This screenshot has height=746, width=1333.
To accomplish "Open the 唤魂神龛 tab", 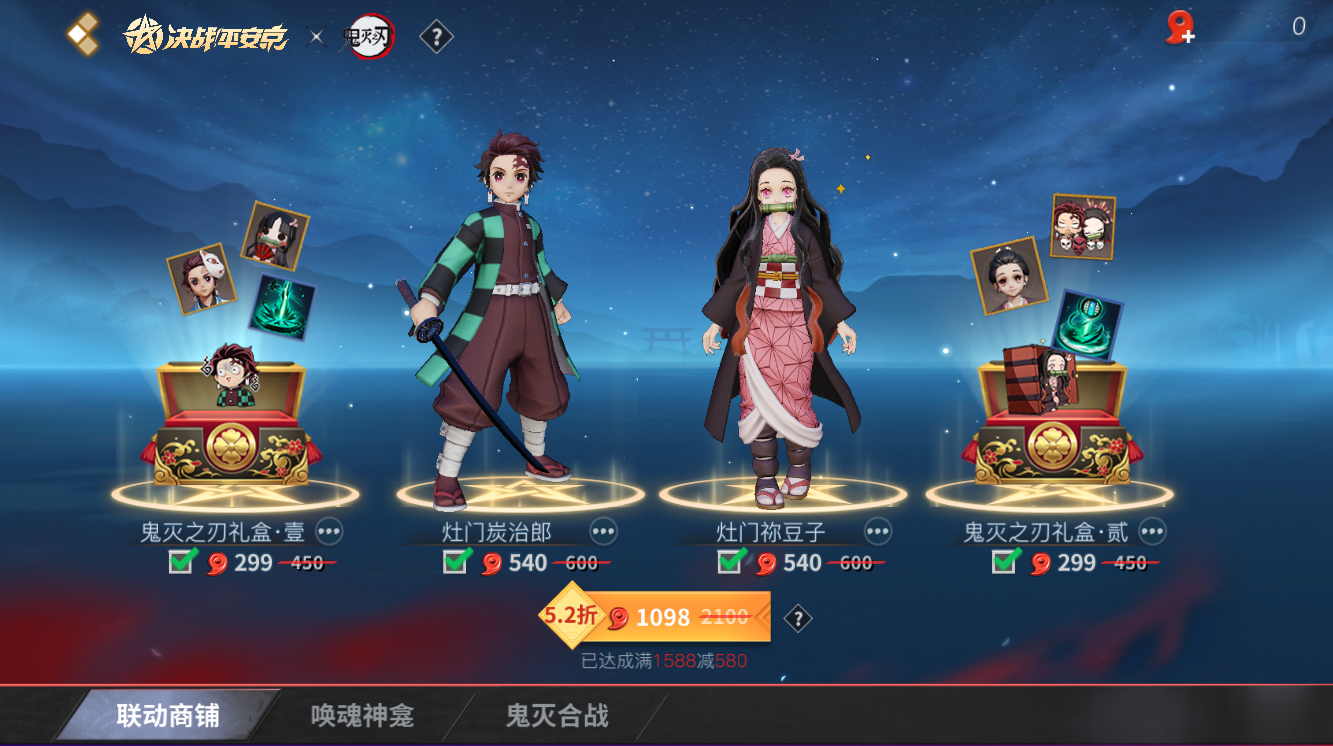I will 362,716.
